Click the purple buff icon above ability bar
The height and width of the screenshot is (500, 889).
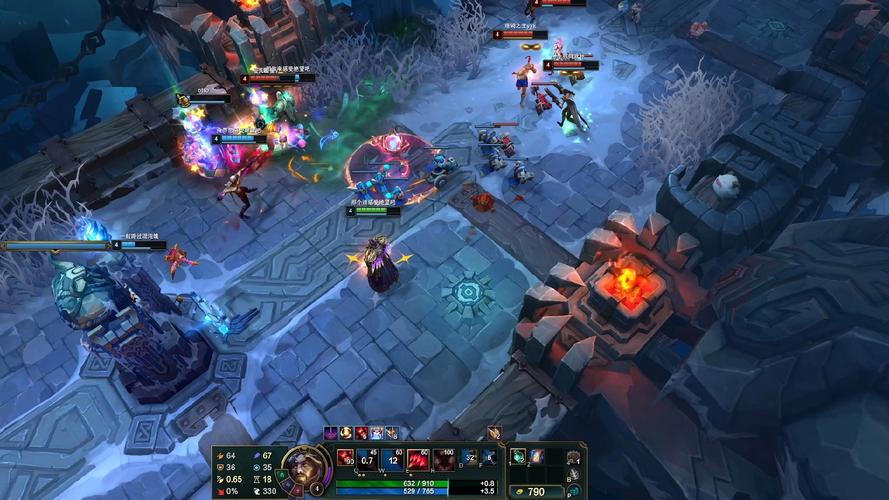coord(331,433)
